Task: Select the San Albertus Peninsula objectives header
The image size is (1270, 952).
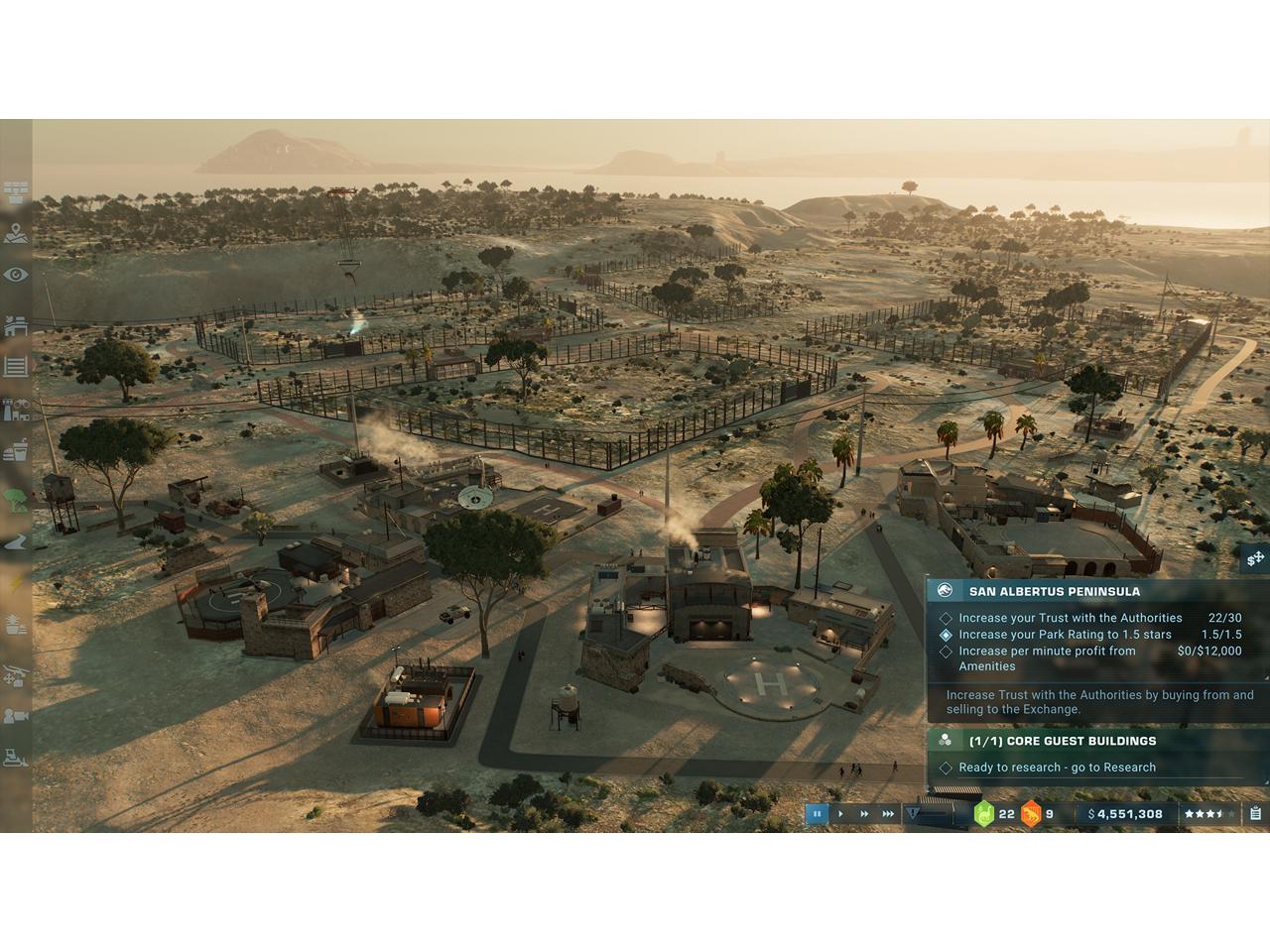Action: pos(1054,591)
